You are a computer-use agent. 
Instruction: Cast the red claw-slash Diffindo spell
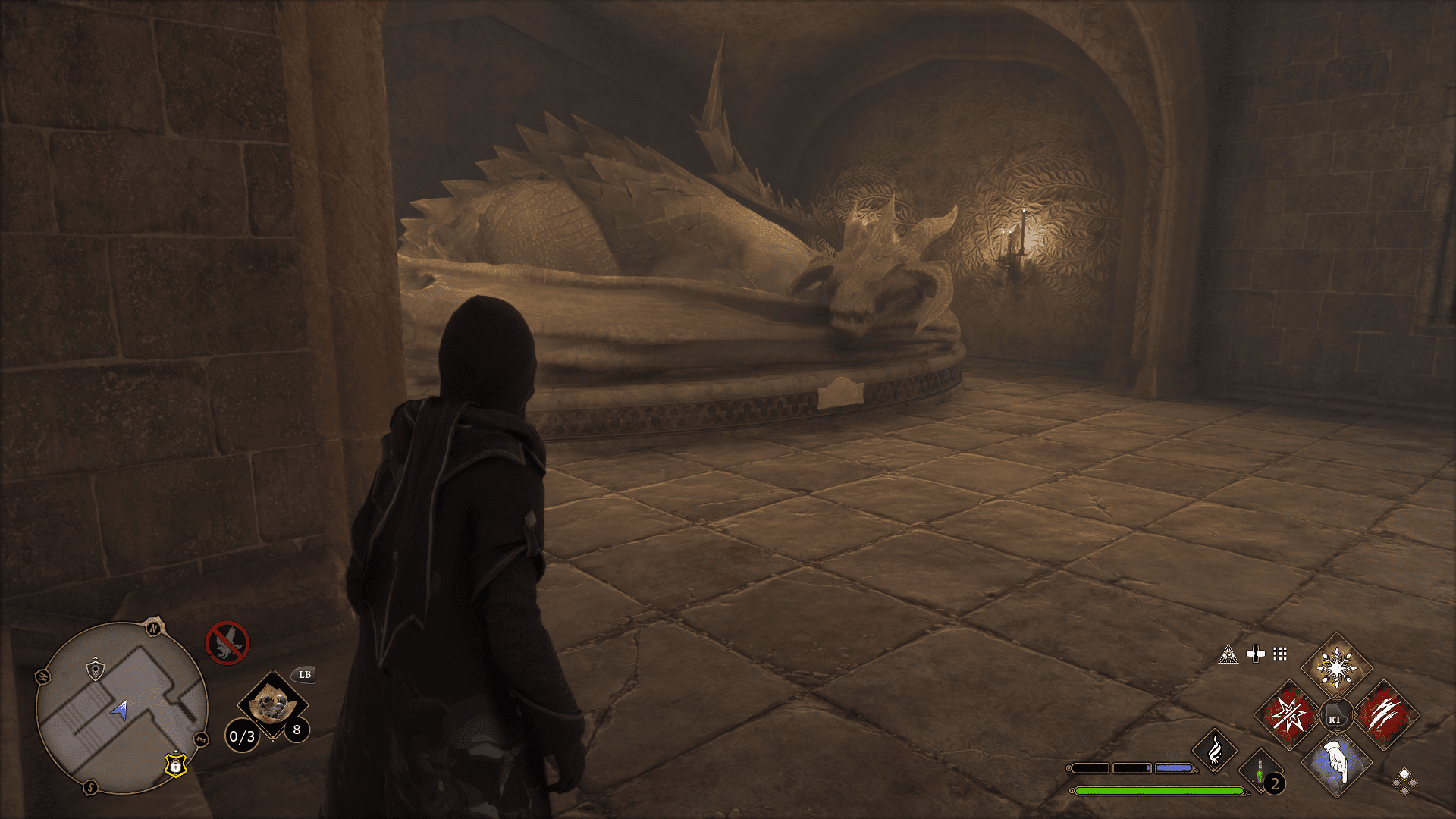1385,715
